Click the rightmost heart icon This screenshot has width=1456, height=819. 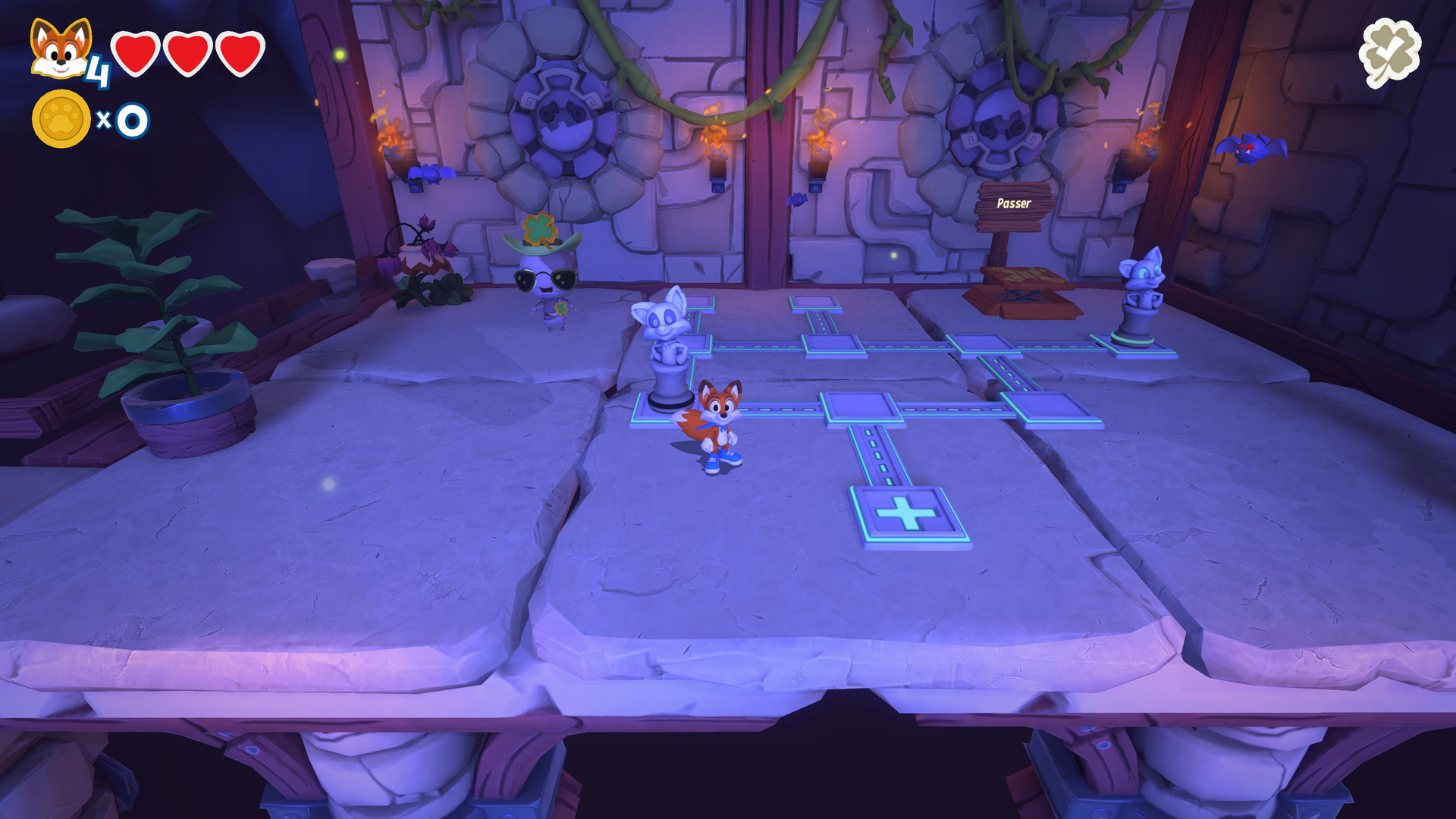click(x=237, y=55)
